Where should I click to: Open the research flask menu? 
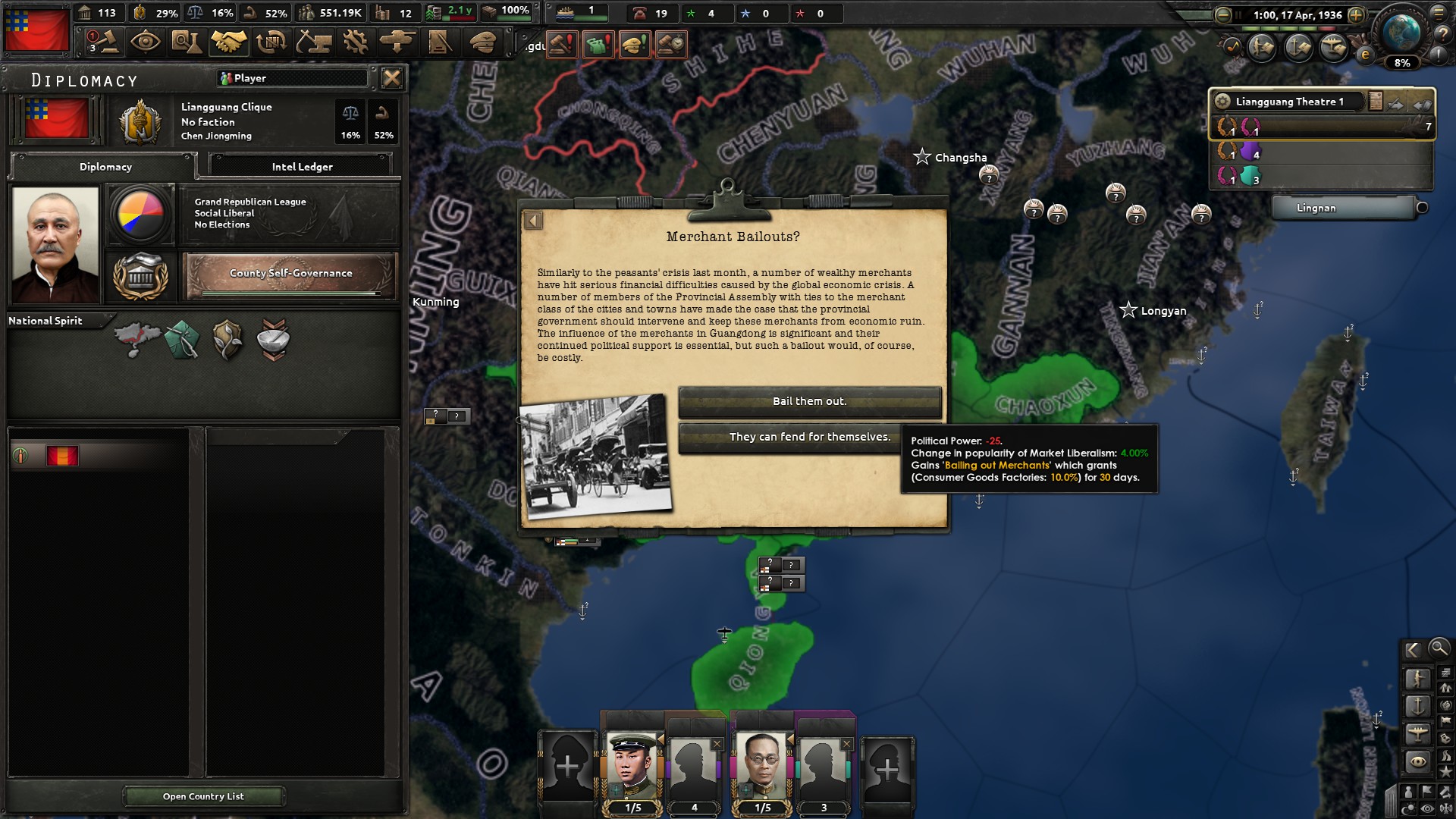tap(186, 42)
